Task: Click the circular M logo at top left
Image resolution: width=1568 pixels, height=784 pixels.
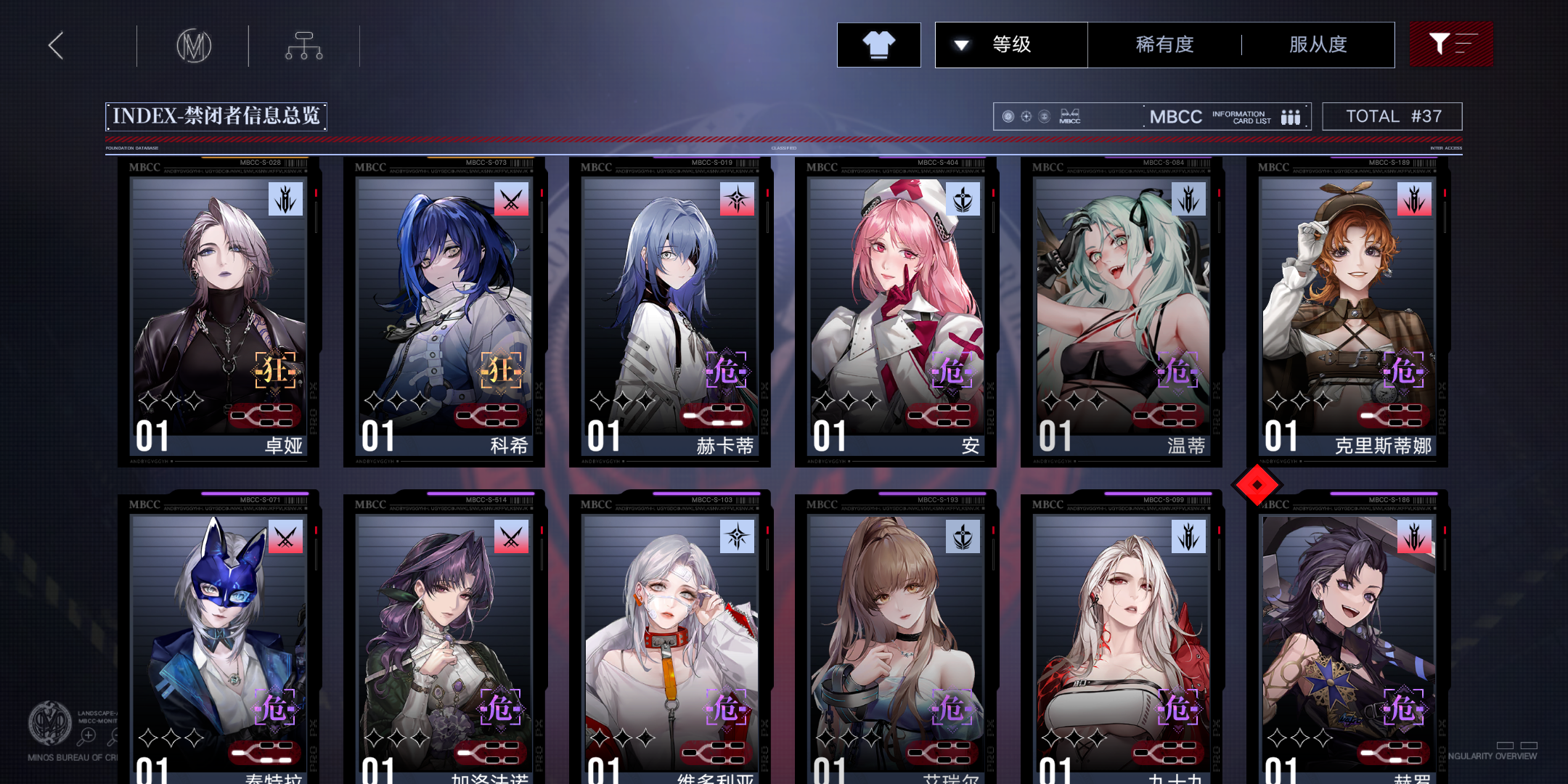Action: tap(193, 44)
